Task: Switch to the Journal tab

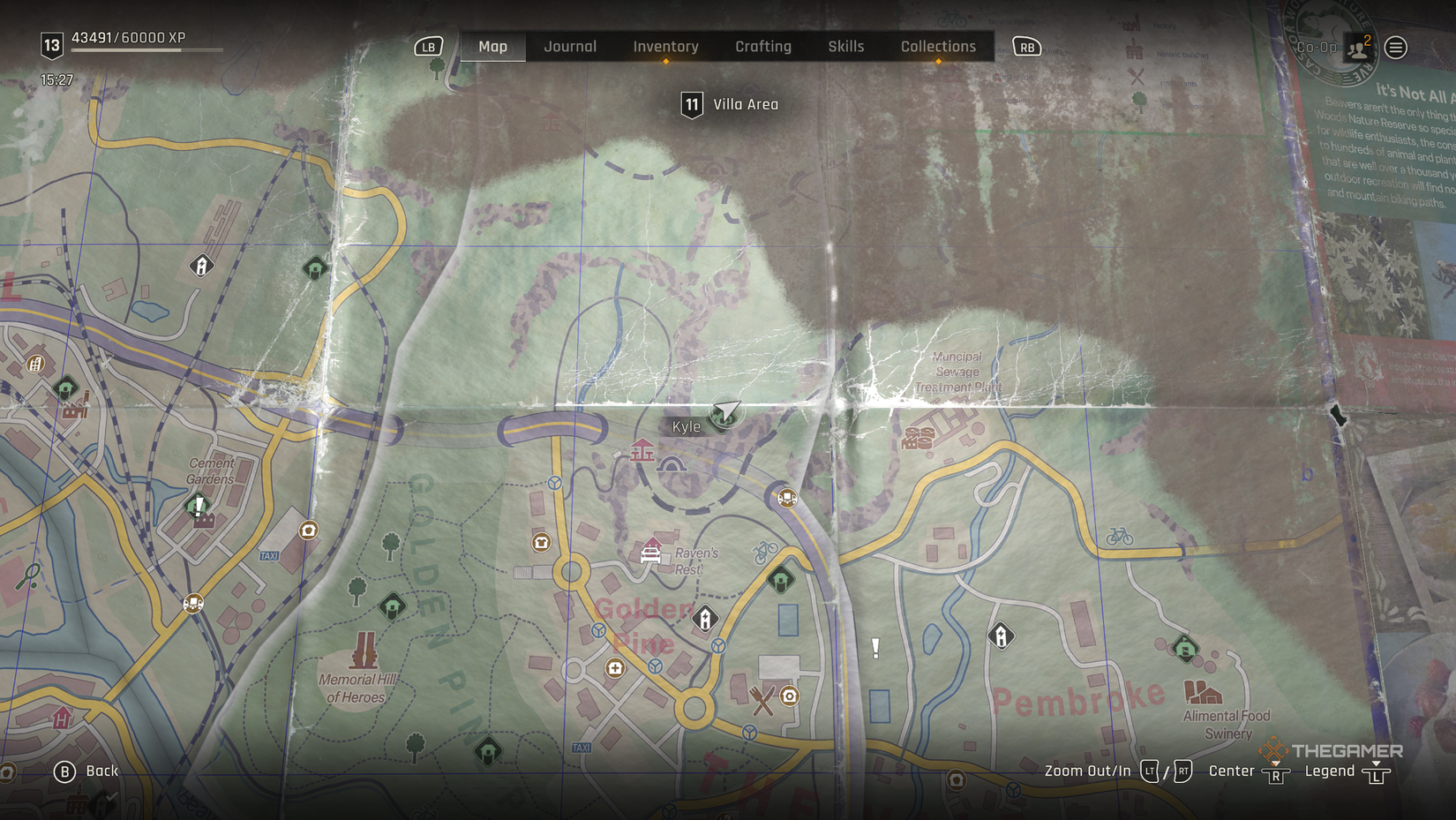Action: (x=569, y=47)
